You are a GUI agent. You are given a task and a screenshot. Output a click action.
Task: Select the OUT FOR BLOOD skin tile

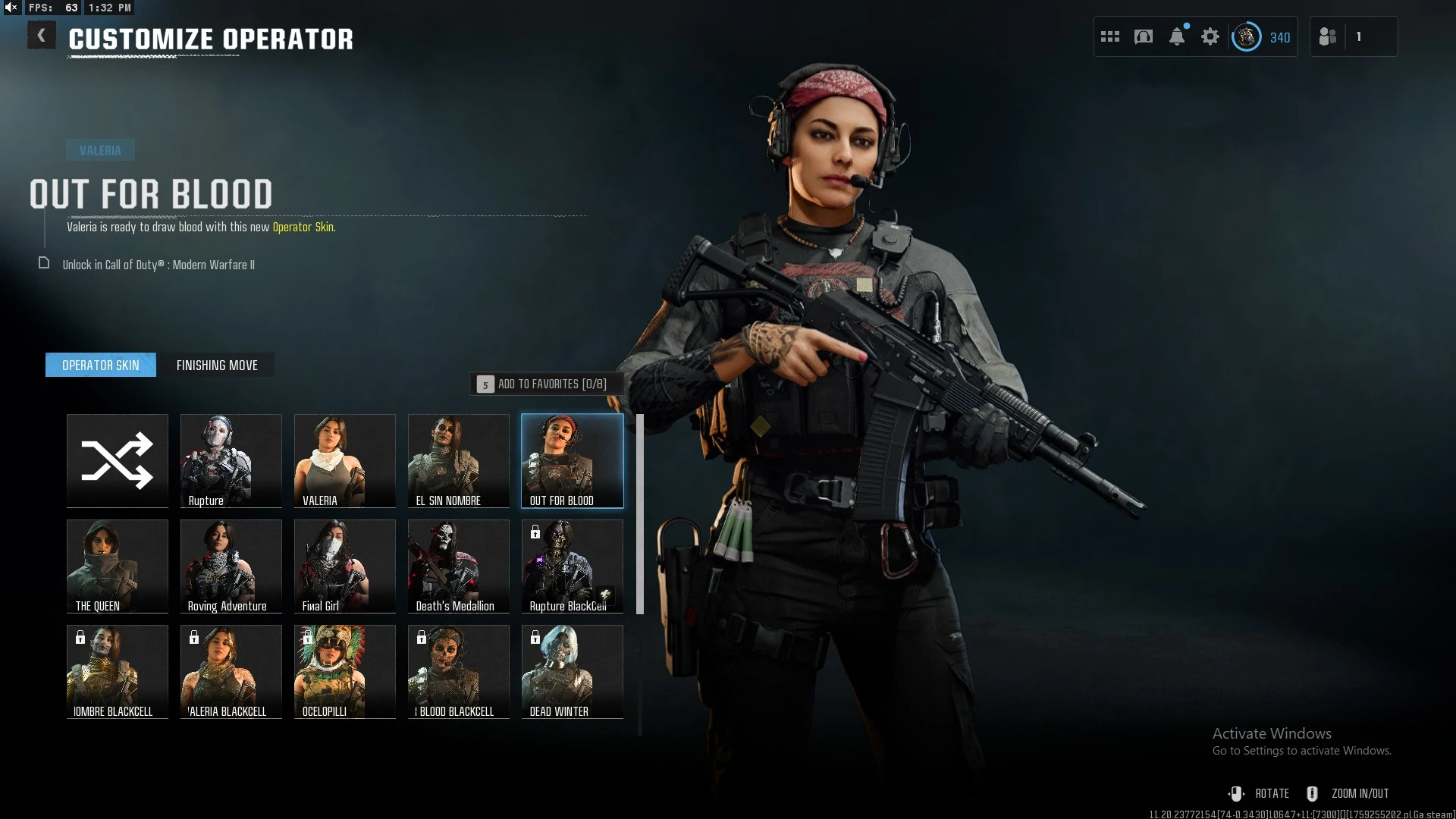(x=573, y=460)
